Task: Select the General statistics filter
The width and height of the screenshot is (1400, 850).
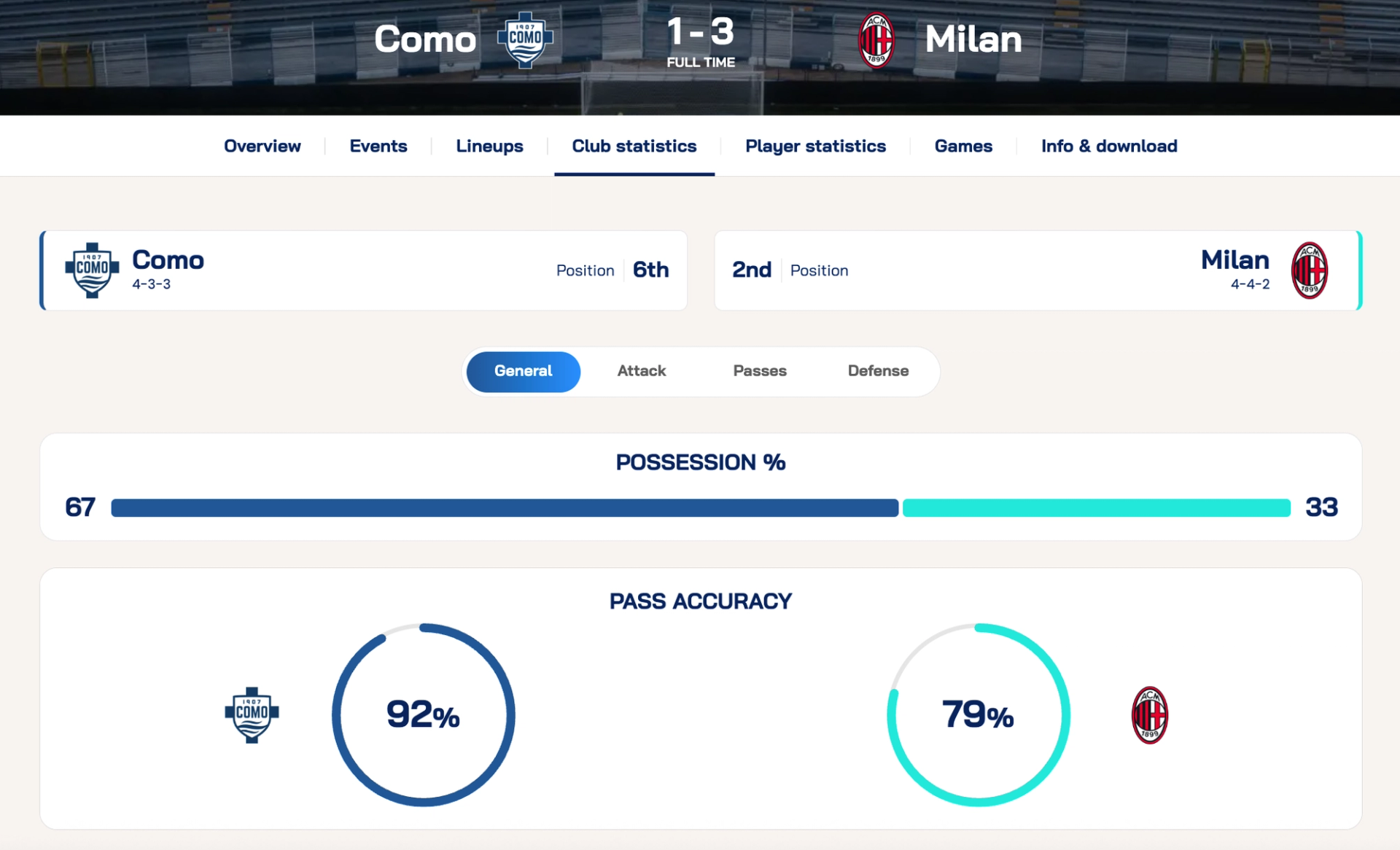Action: [x=523, y=371]
